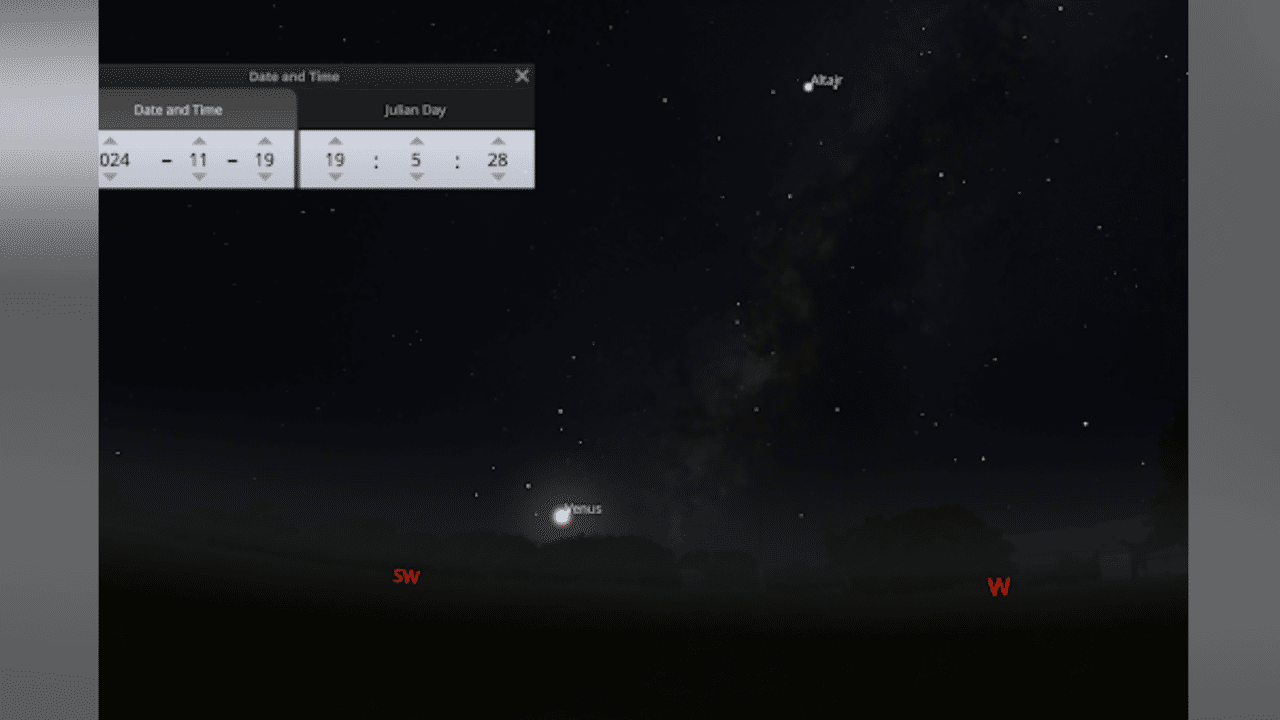Switch to the Julian Day tab

415,110
